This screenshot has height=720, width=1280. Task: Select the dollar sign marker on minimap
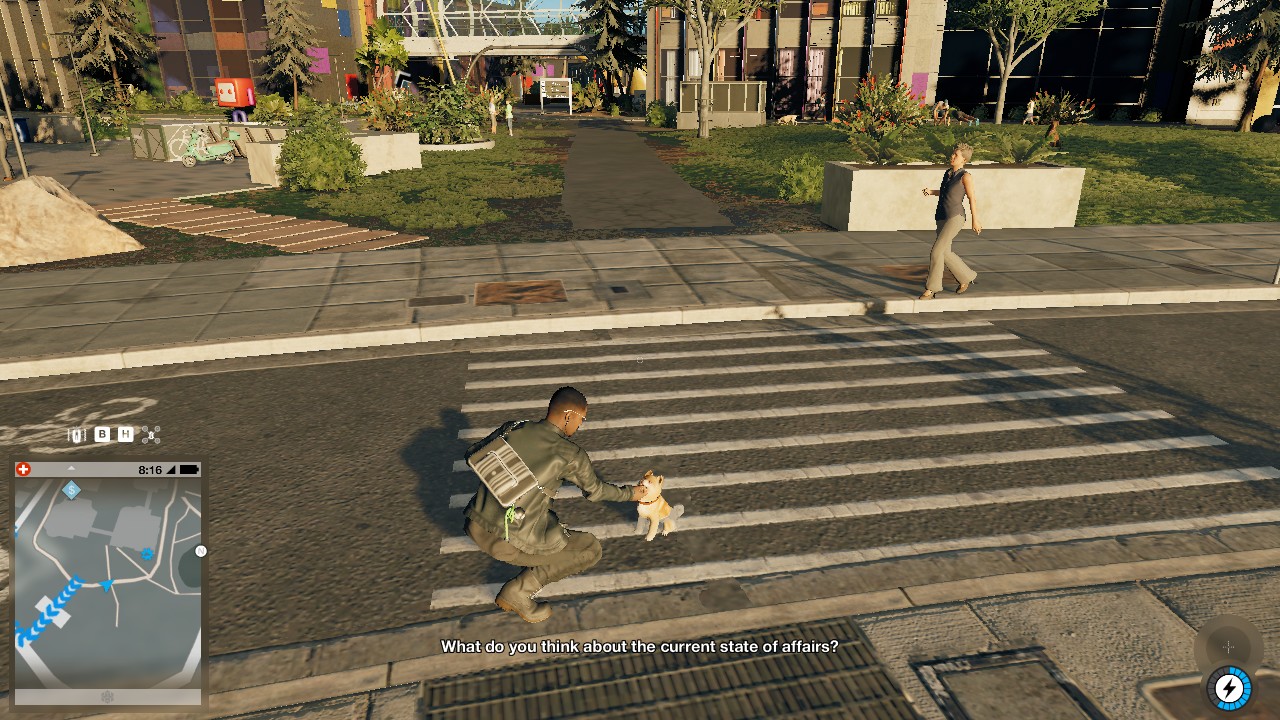(71, 490)
